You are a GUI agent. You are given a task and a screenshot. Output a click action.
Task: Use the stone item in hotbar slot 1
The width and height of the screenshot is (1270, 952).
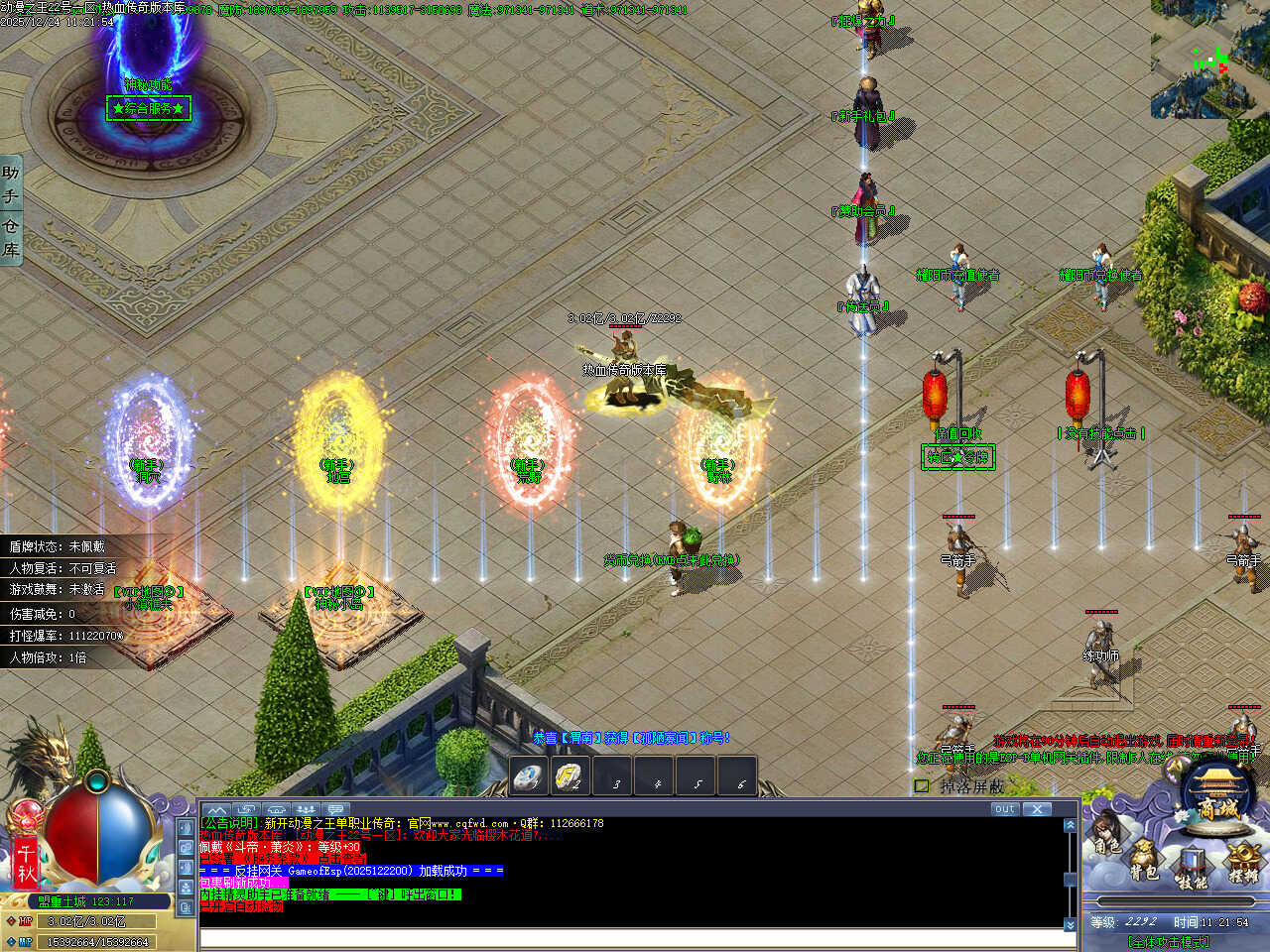click(x=530, y=776)
